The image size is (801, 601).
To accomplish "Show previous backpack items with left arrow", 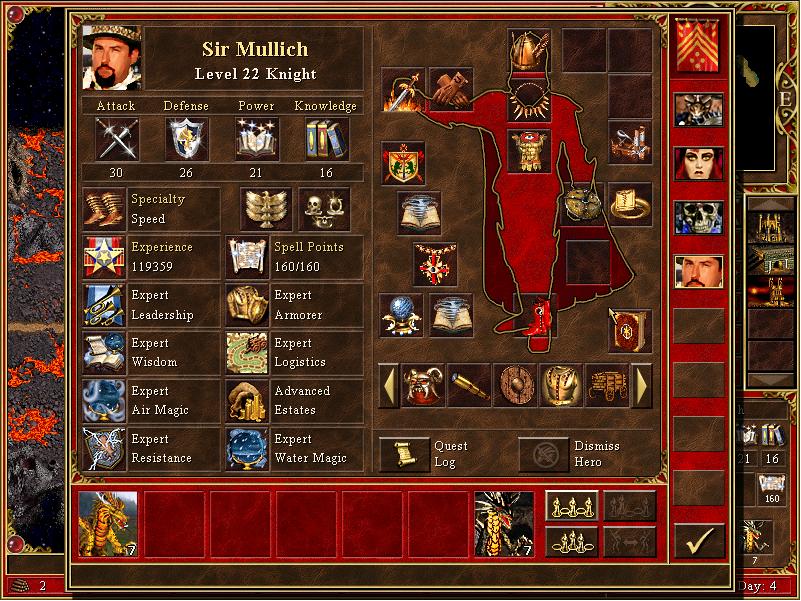I will click(388, 385).
